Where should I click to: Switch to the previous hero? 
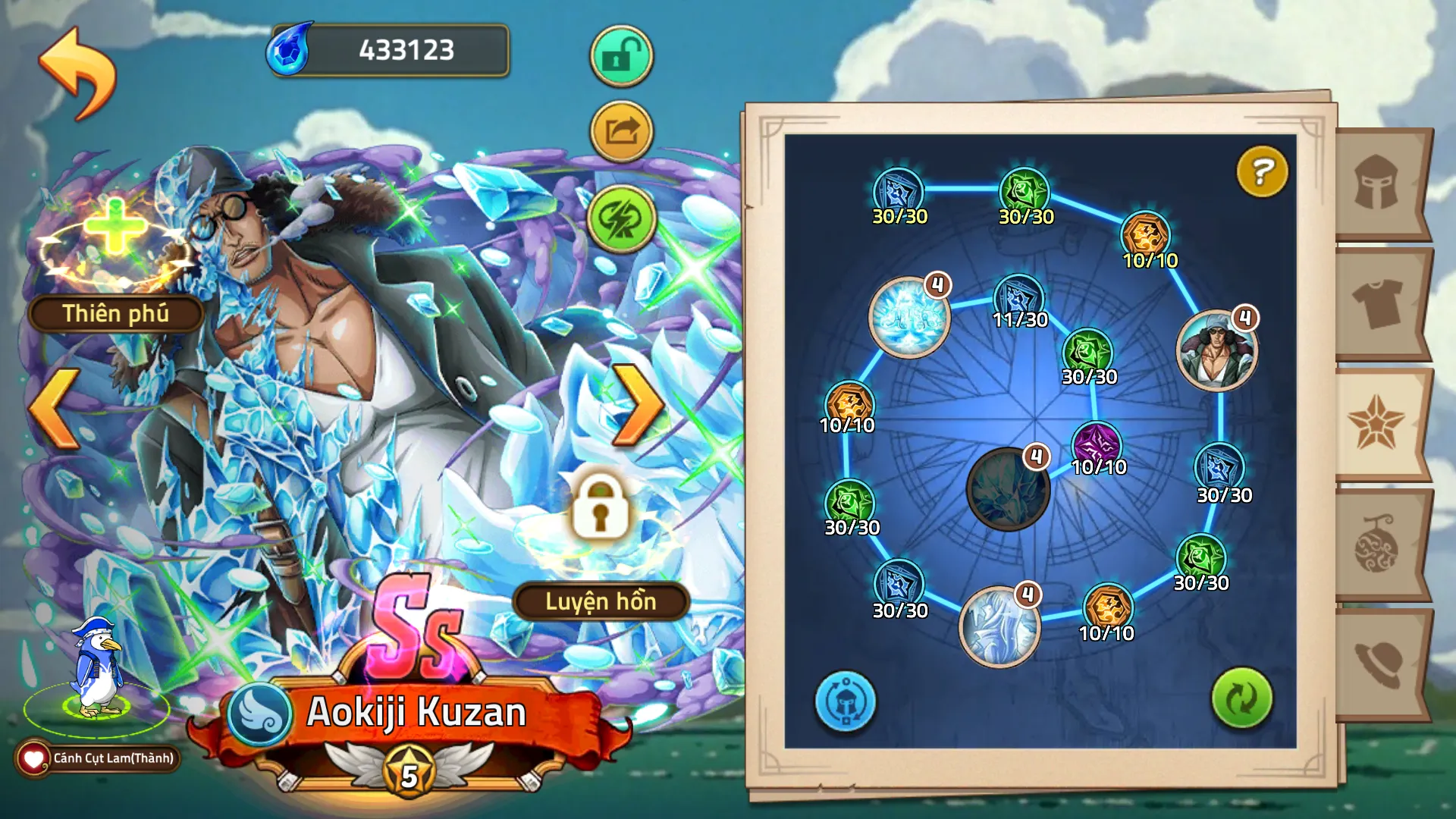pyautogui.click(x=55, y=408)
